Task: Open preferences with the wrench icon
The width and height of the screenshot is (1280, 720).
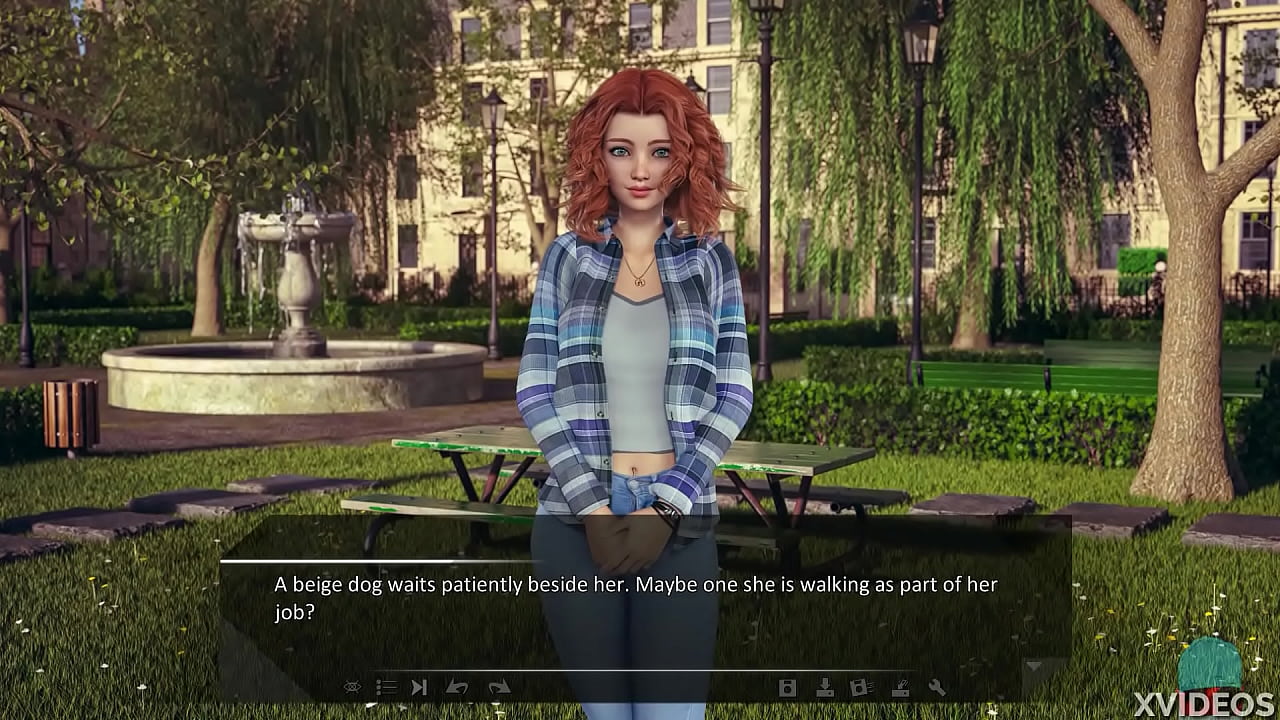Action: coord(937,687)
